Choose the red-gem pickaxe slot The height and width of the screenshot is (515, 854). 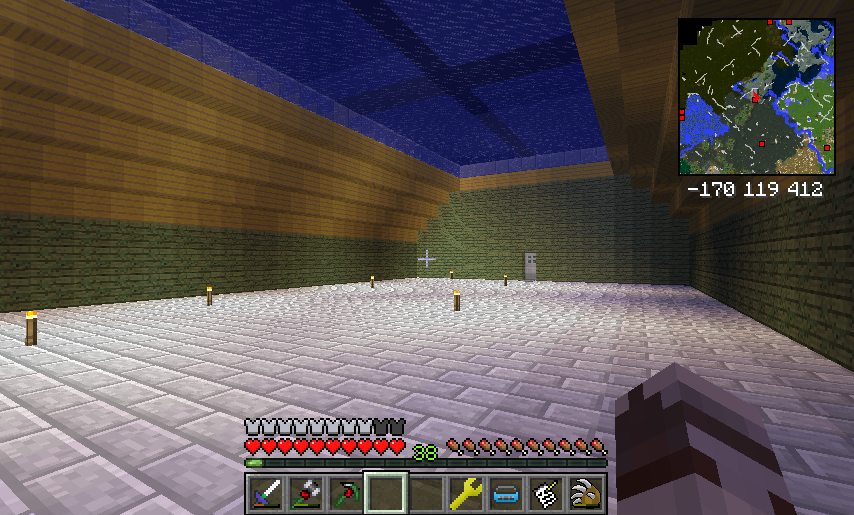(345, 492)
